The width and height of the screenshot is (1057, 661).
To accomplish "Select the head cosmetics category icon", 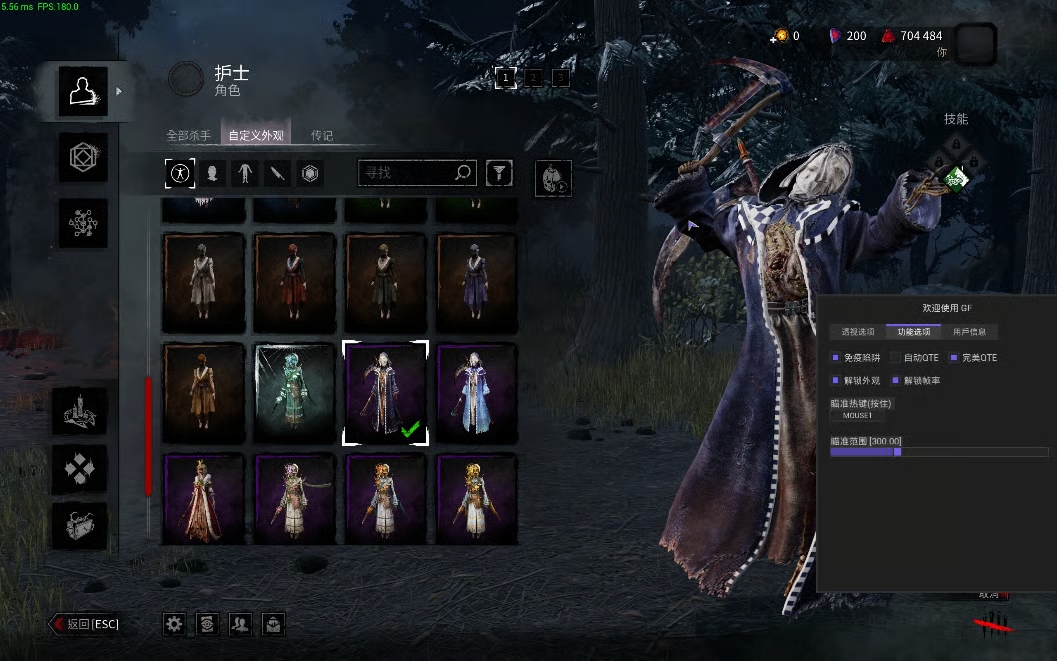I will click(212, 174).
